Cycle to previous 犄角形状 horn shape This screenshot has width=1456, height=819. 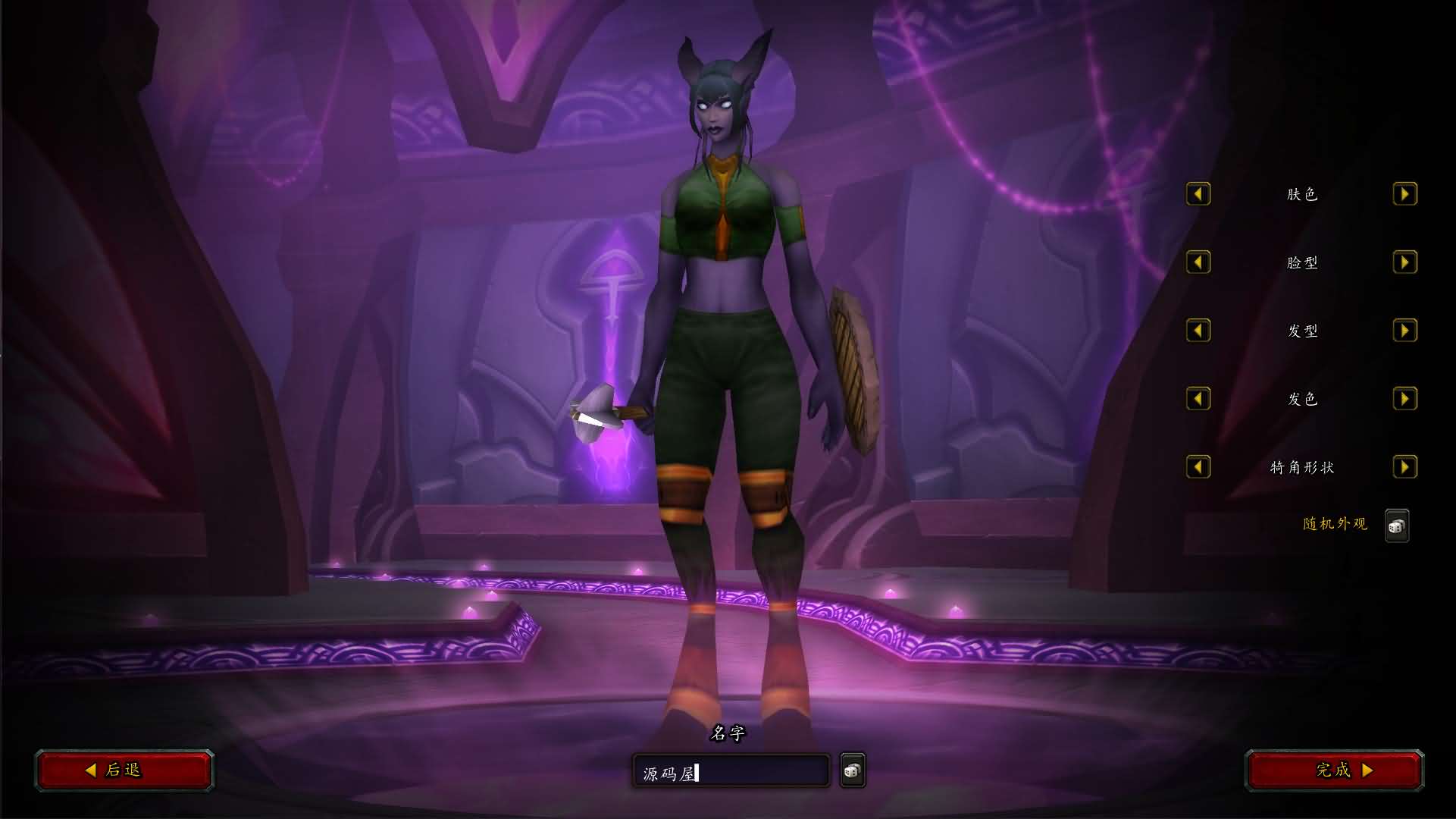tap(1198, 467)
